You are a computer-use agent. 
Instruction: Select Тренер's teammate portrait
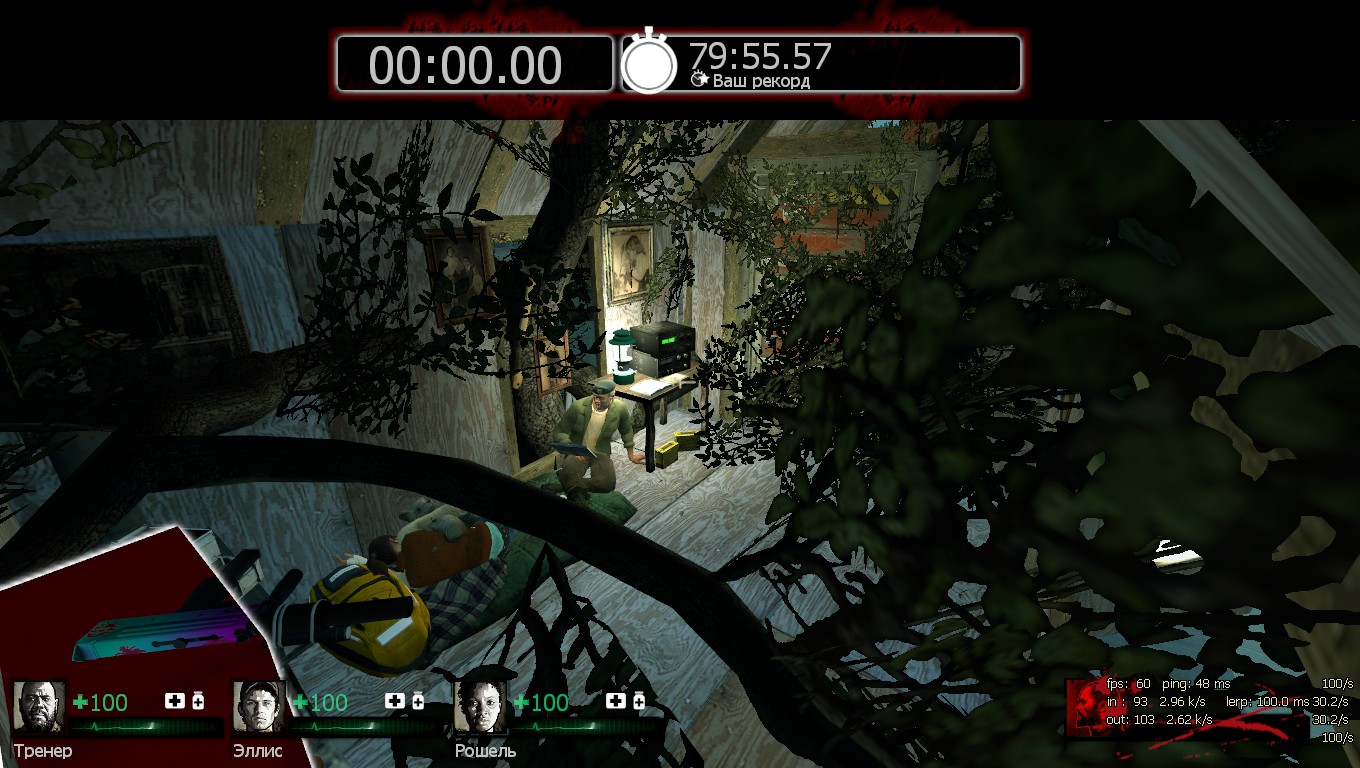click(x=40, y=707)
